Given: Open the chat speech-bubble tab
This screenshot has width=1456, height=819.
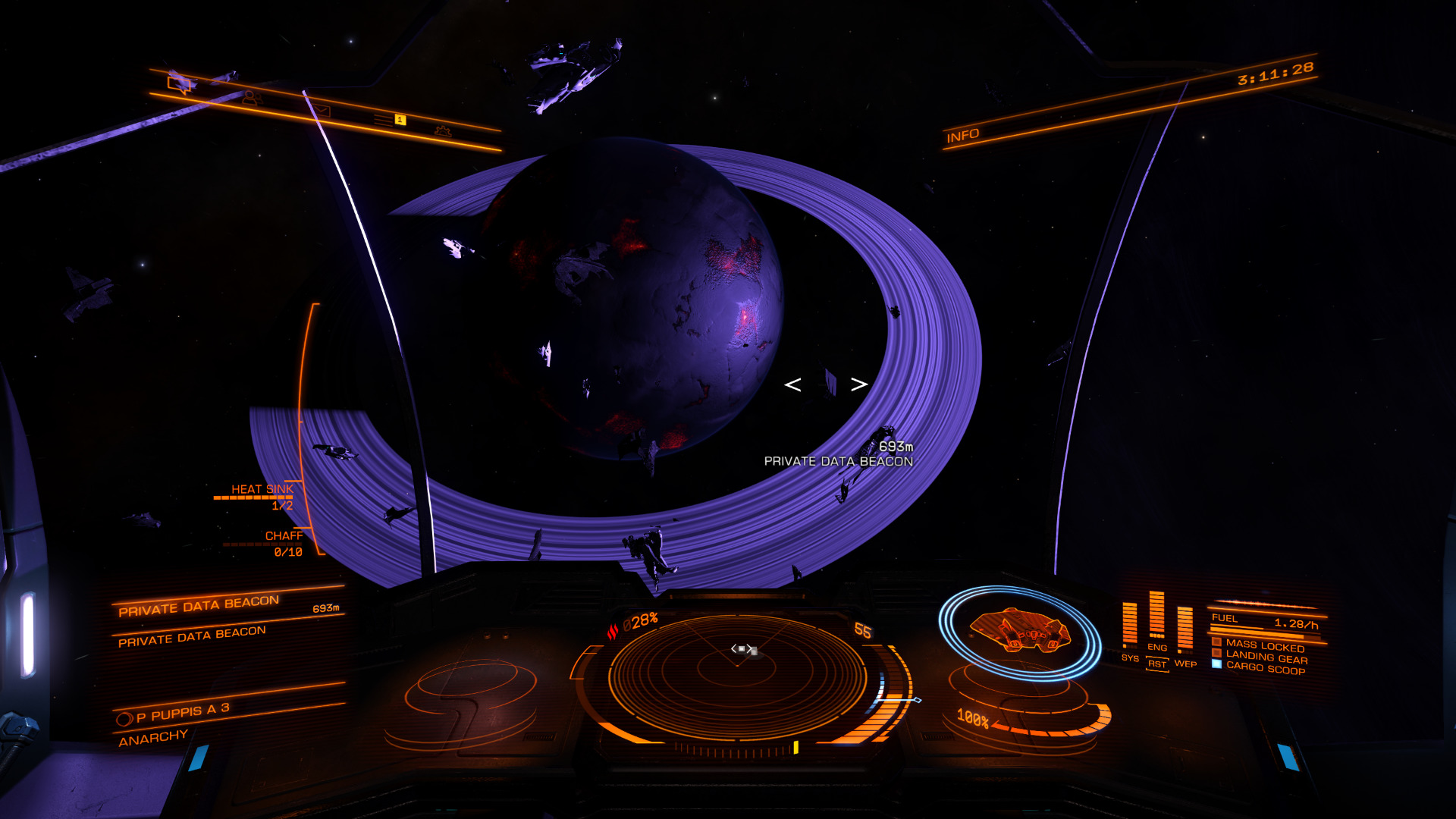Looking at the screenshot, I should pos(180,83).
